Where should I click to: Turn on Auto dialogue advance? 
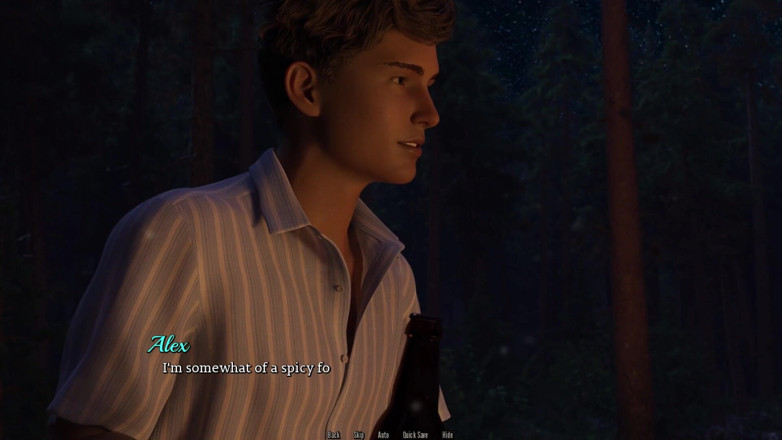click(383, 435)
